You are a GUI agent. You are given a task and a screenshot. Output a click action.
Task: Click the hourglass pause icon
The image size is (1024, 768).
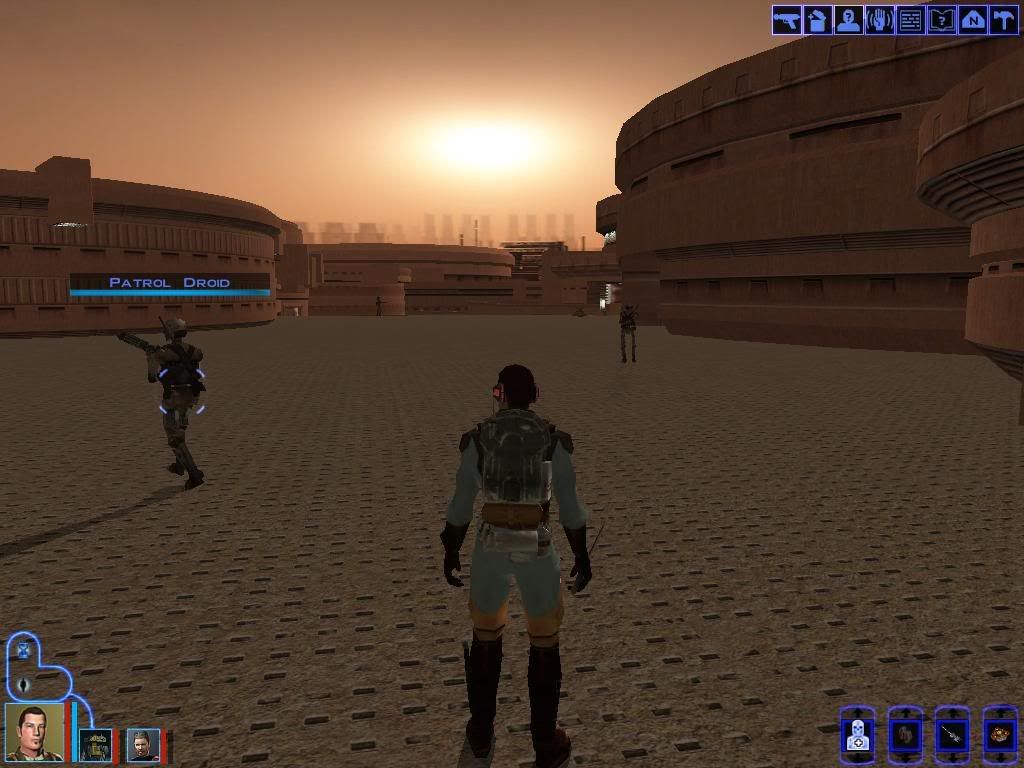[x=22, y=651]
